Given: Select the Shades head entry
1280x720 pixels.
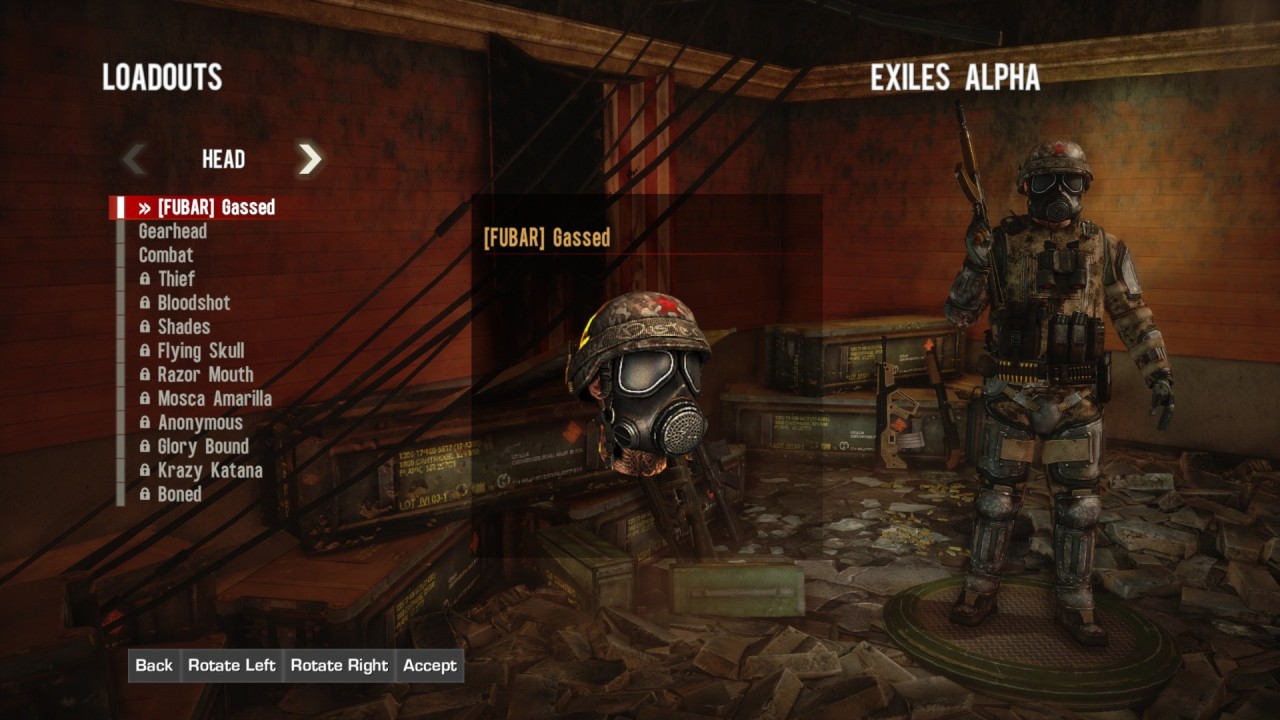Looking at the screenshot, I should click(183, 328).
